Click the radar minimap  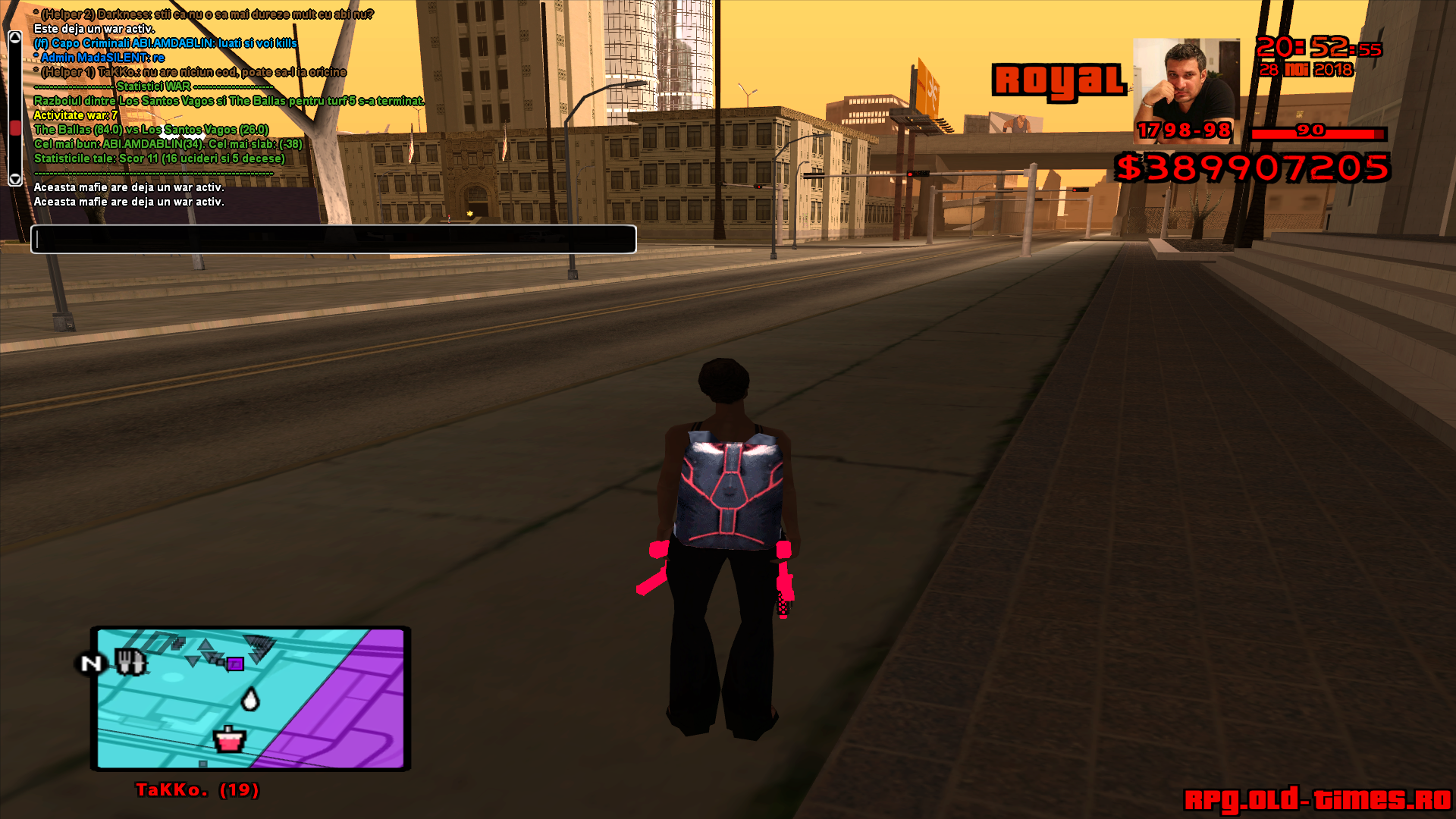pyautogui.click(x=250, y=698)
